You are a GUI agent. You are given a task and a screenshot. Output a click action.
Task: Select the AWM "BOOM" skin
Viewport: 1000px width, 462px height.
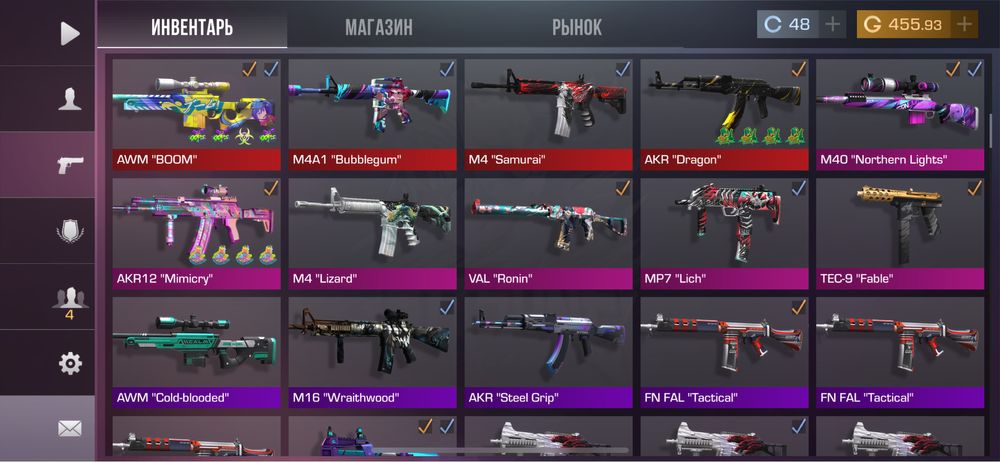coord(196,114)
